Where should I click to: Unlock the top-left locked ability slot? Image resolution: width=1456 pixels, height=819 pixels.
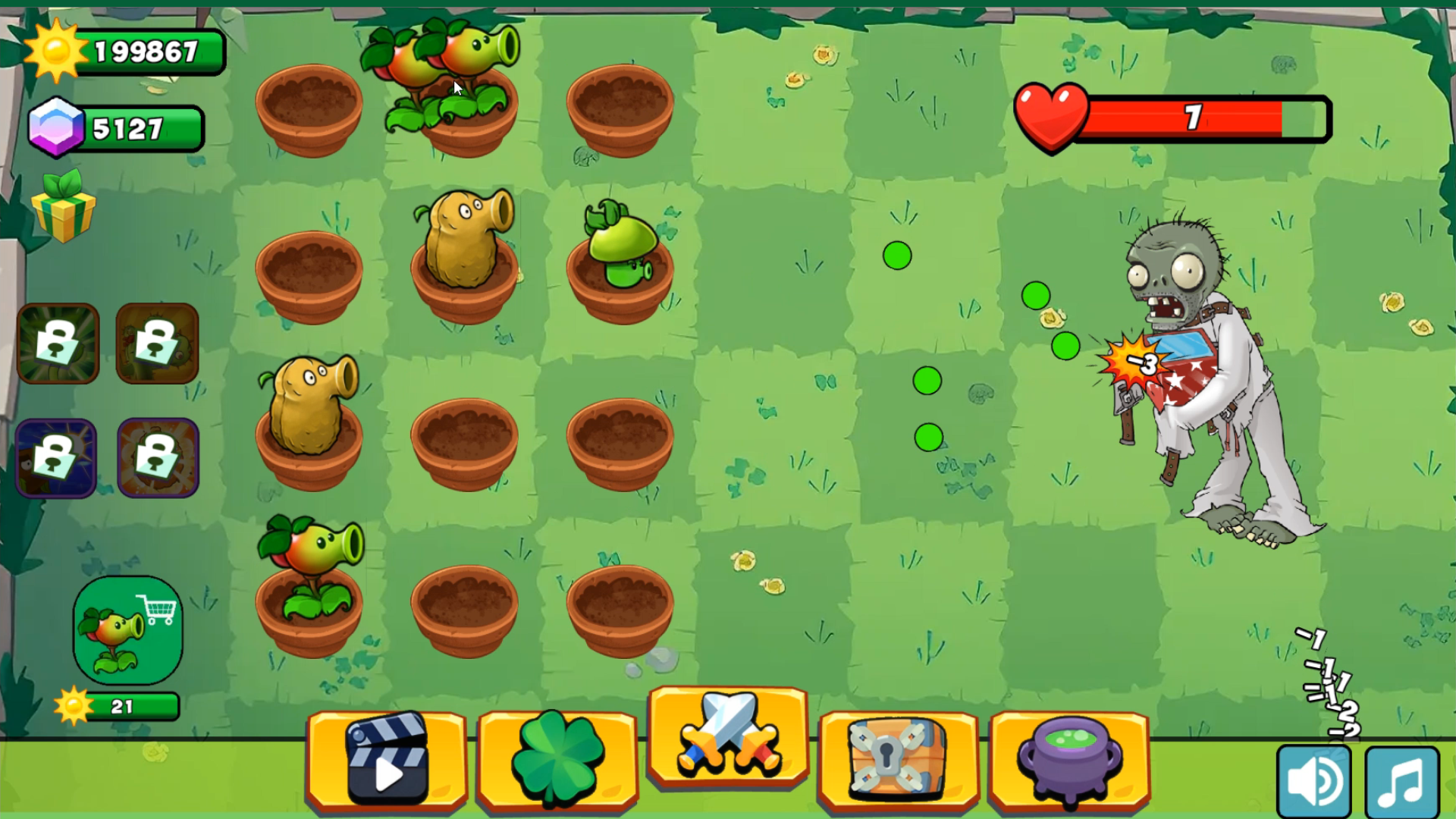(59, 343)
